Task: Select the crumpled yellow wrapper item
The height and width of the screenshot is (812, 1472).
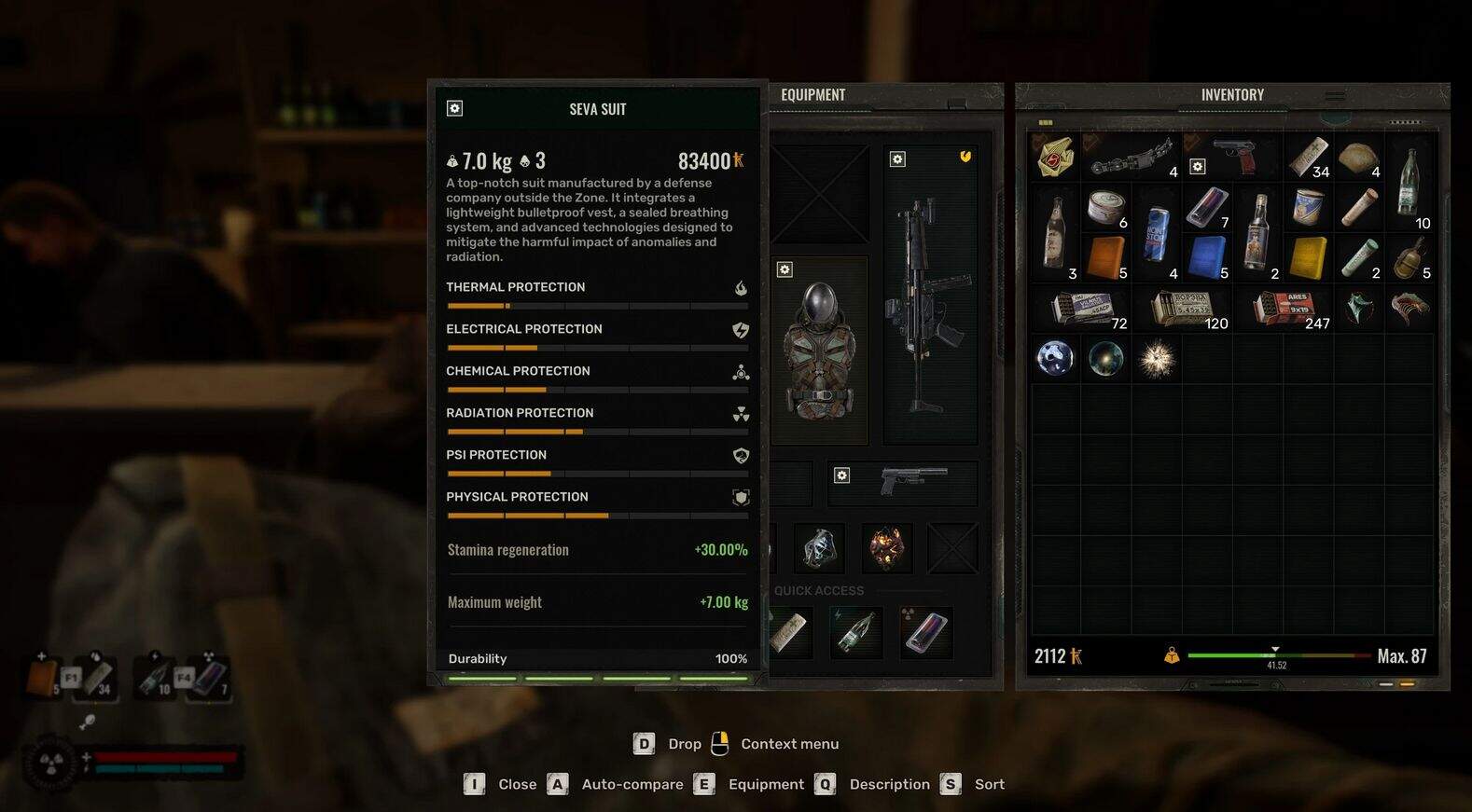Action: pos(1055,157)
